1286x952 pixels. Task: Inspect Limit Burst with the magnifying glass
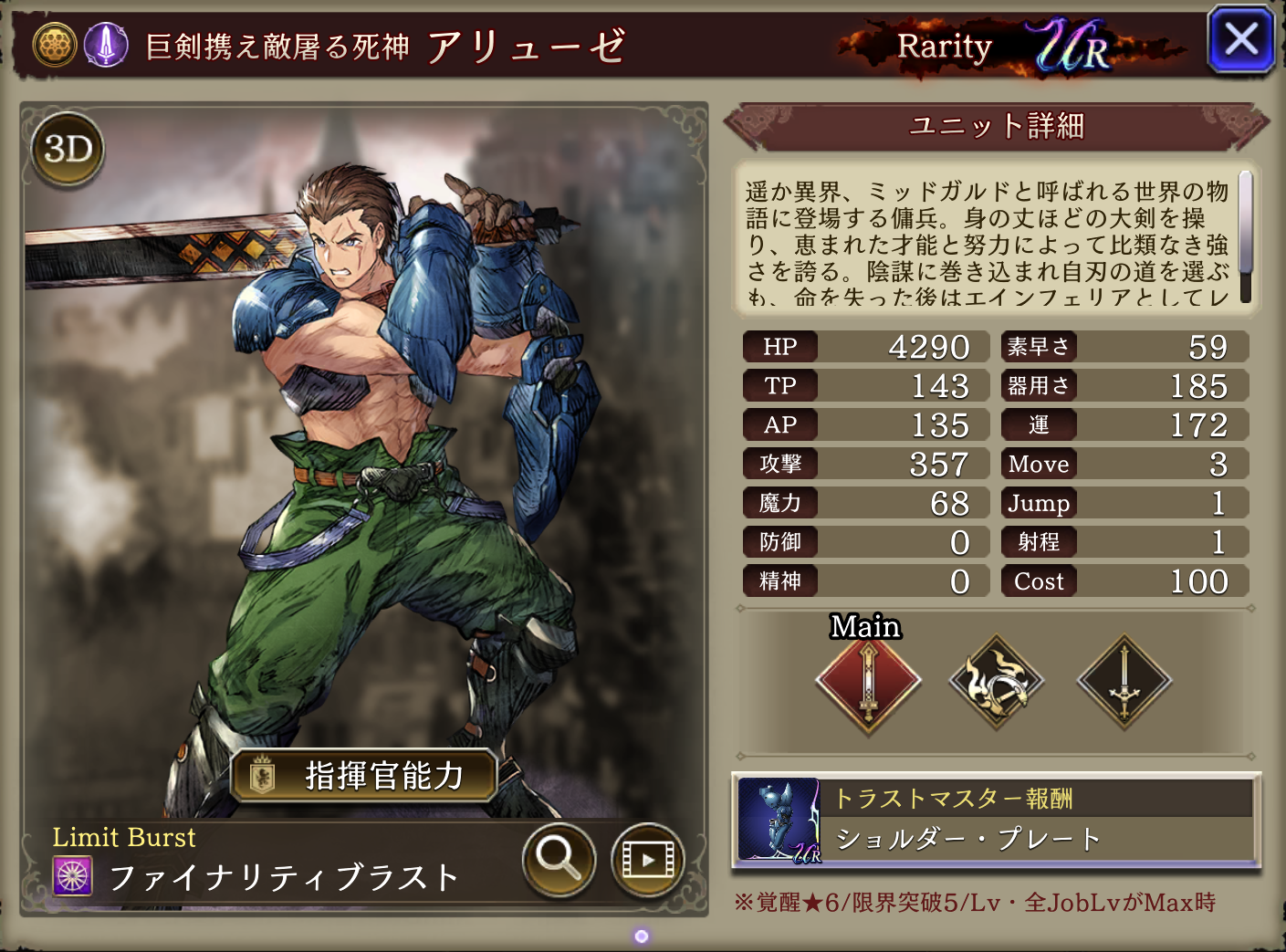(559, 859)
